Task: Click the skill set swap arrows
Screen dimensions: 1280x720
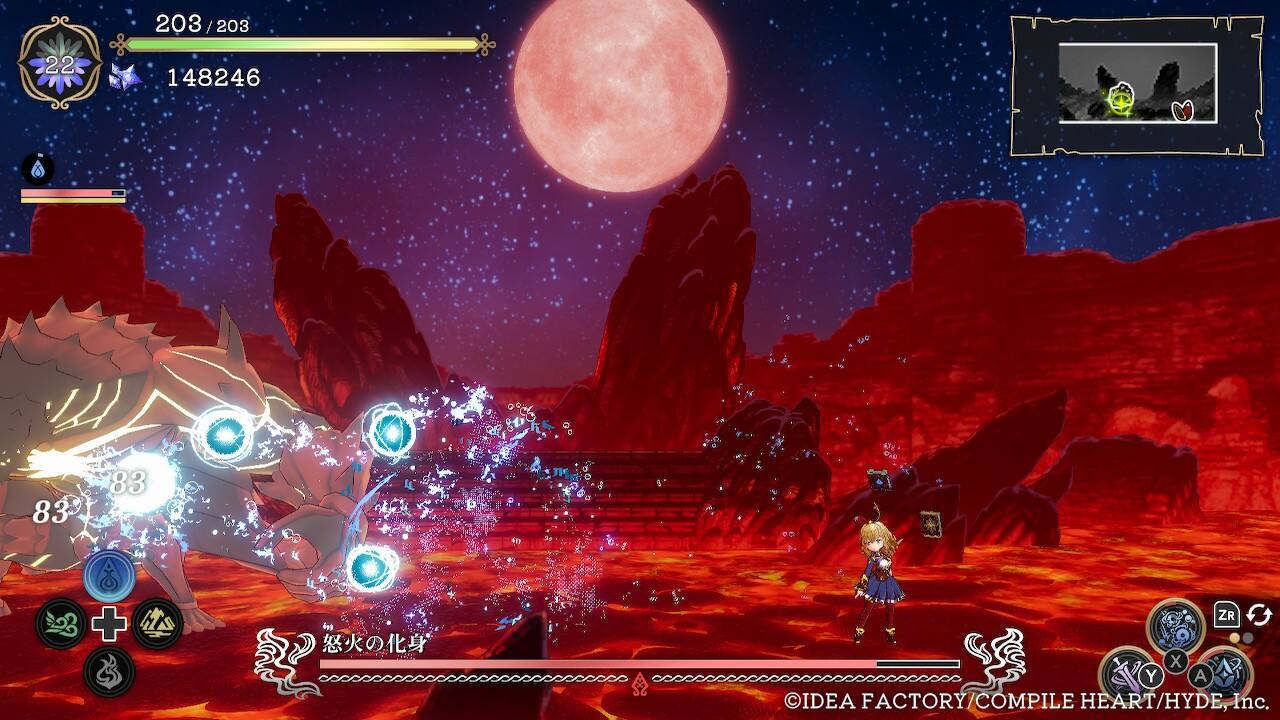Action: pos(1259,615)
